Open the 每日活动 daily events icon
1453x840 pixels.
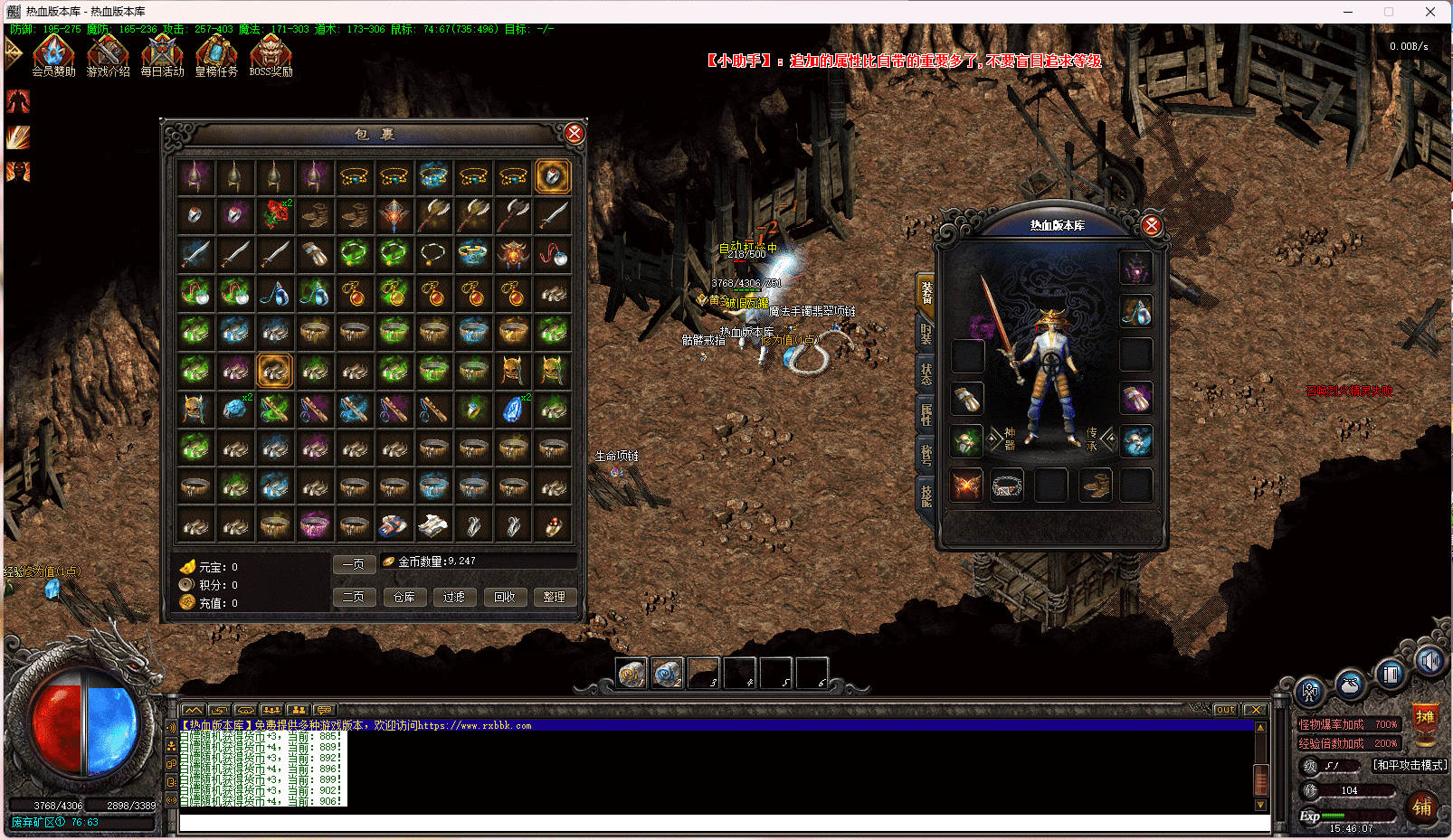tap(162, 54)
